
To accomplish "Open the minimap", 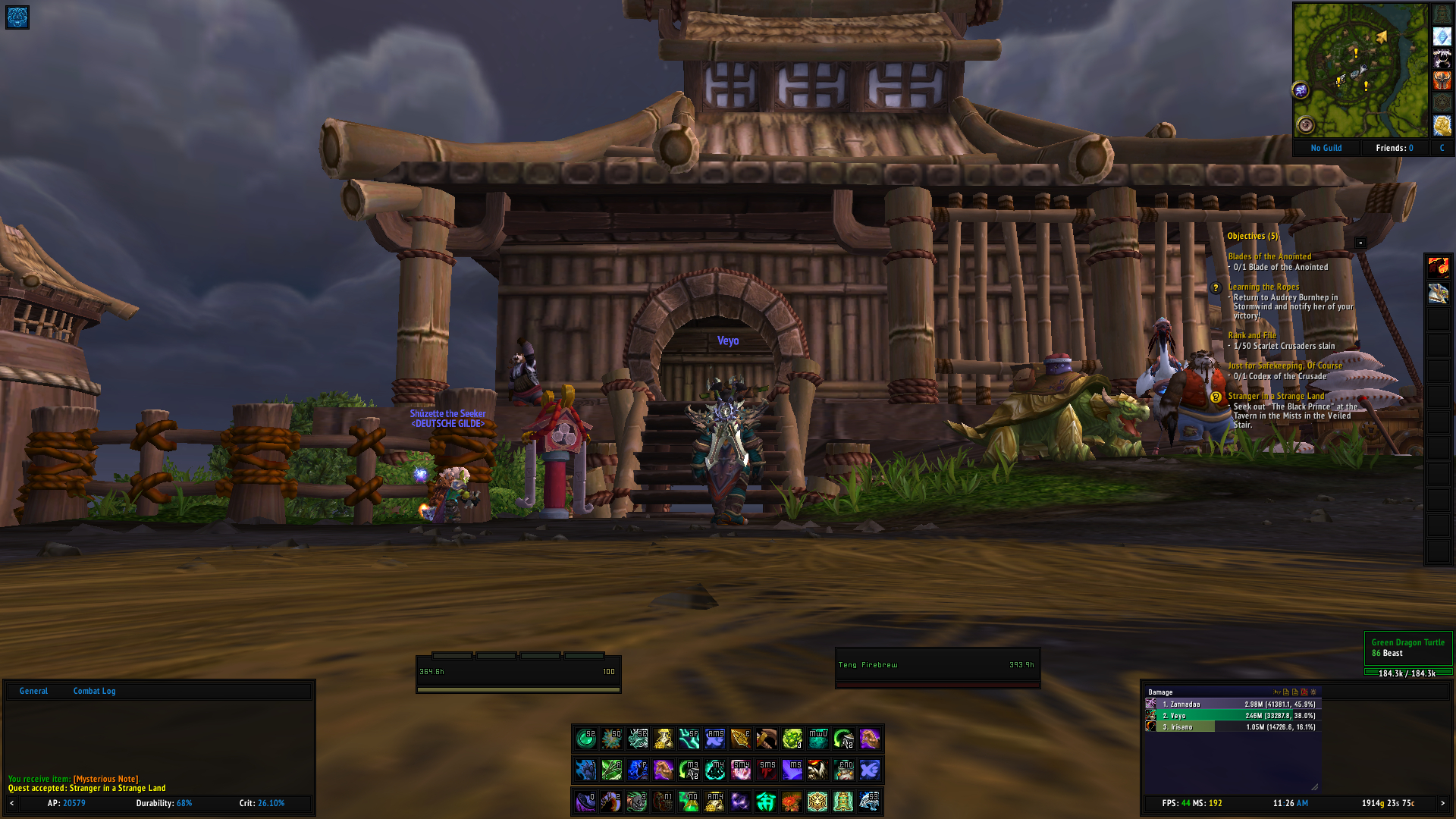I will (x=1360, y=70).
